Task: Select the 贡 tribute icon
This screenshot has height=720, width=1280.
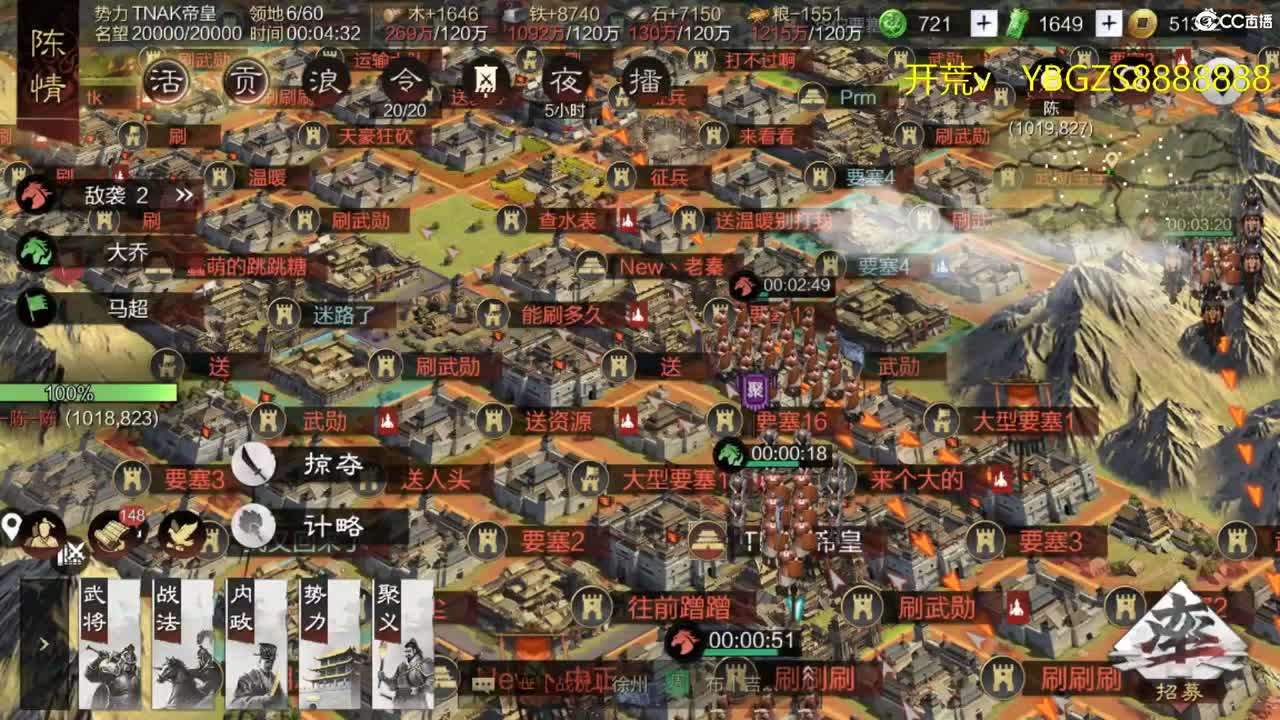Action: 244,80
